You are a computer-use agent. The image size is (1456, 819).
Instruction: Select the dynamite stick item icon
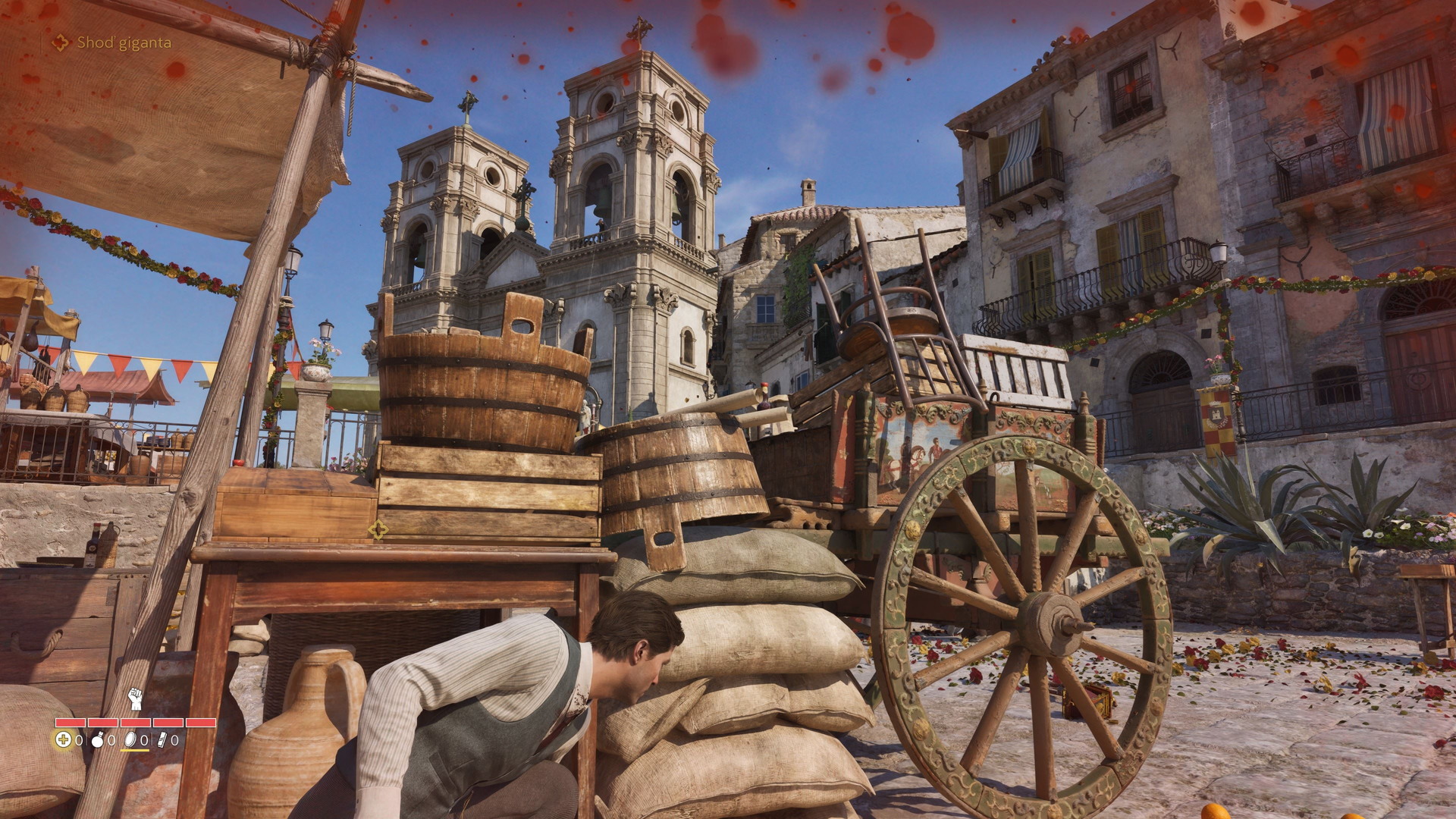[x=162, y=741]
